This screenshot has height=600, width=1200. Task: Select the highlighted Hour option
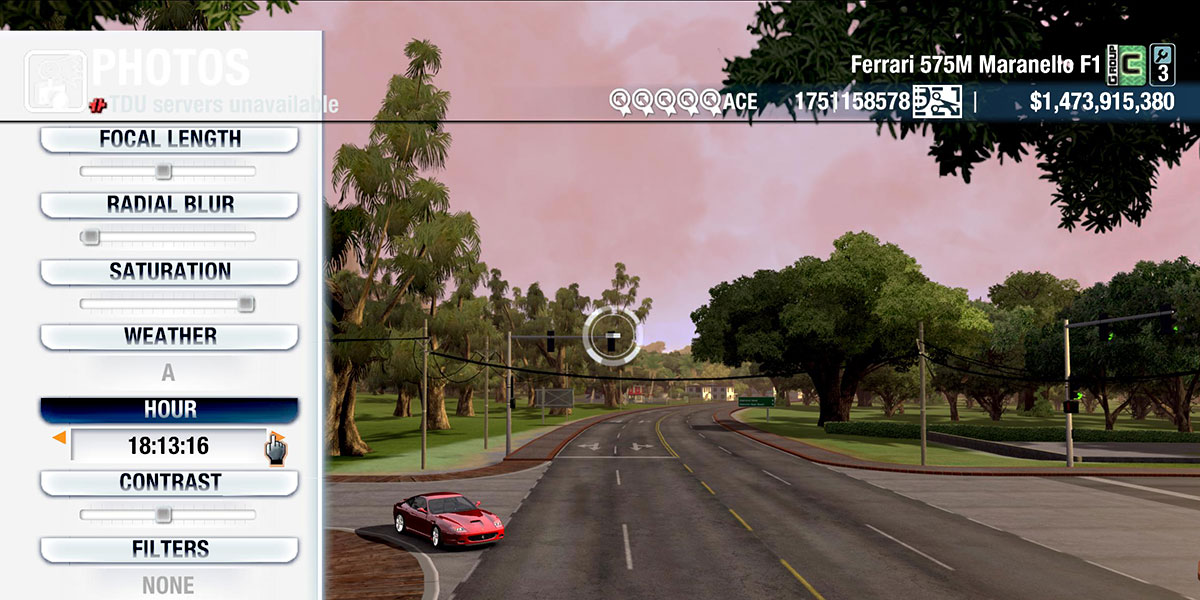[x=169, y=410]
